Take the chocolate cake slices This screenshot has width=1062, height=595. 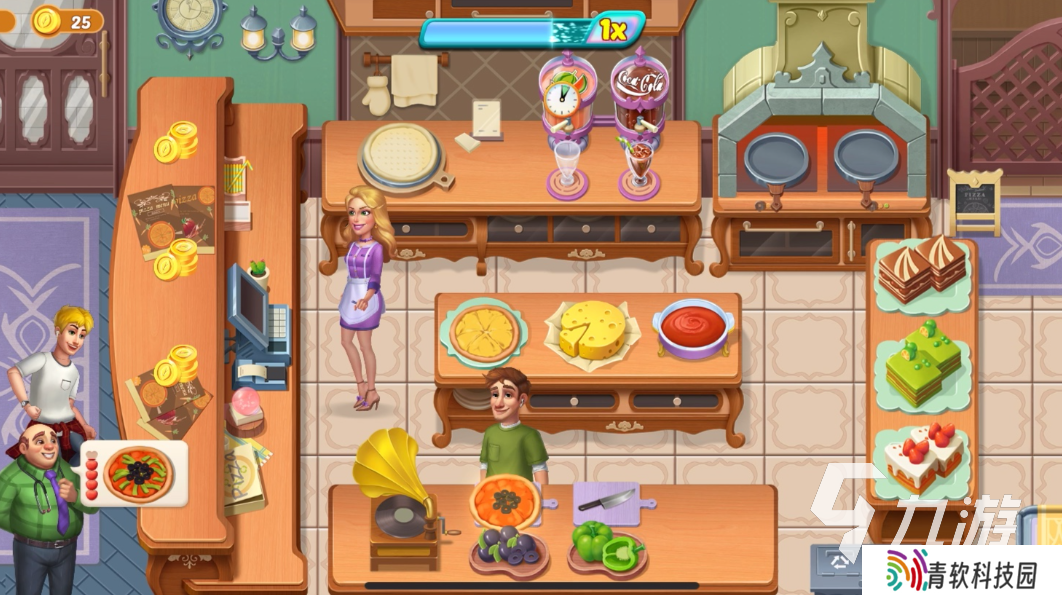pos(922,269)
